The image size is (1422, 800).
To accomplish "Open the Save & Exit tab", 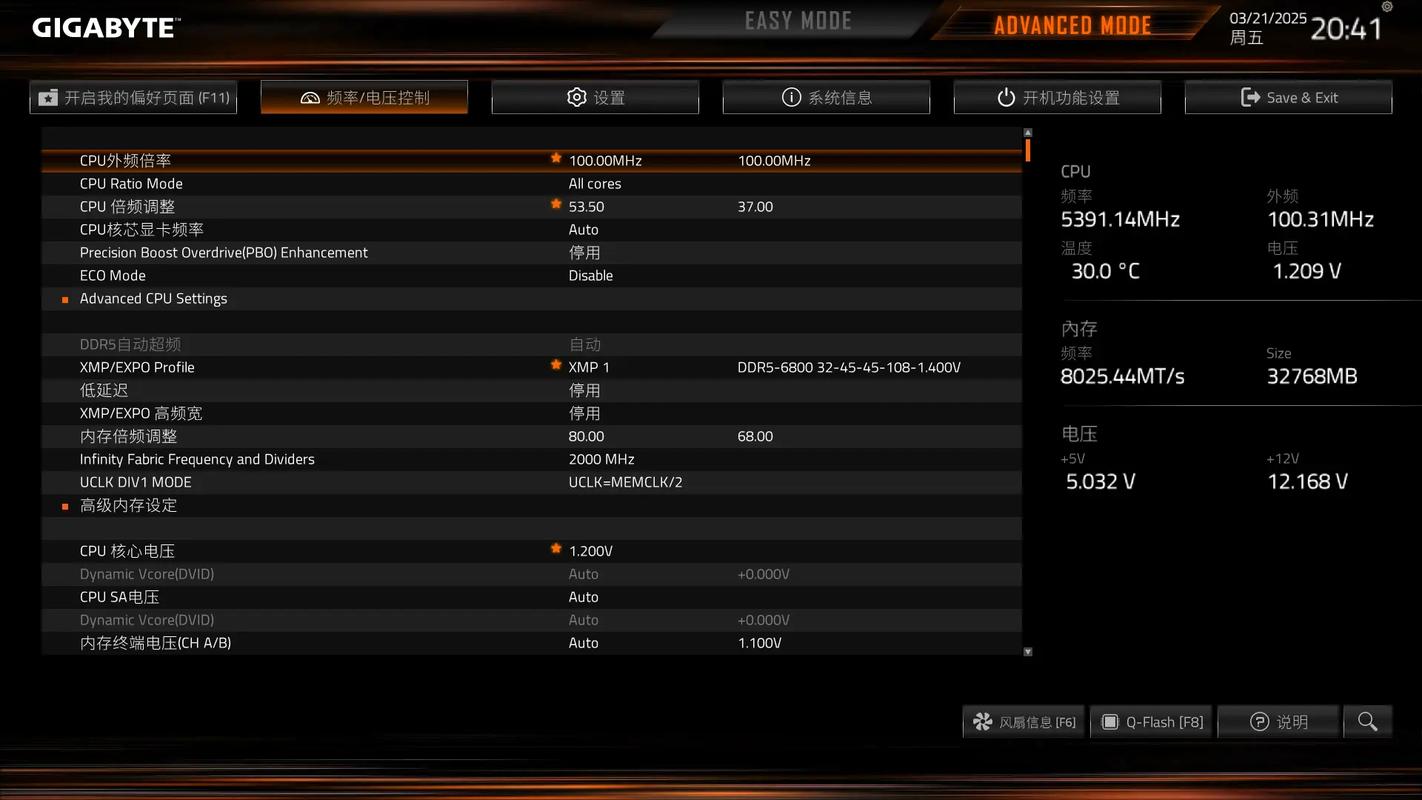I will [1288, 97].
